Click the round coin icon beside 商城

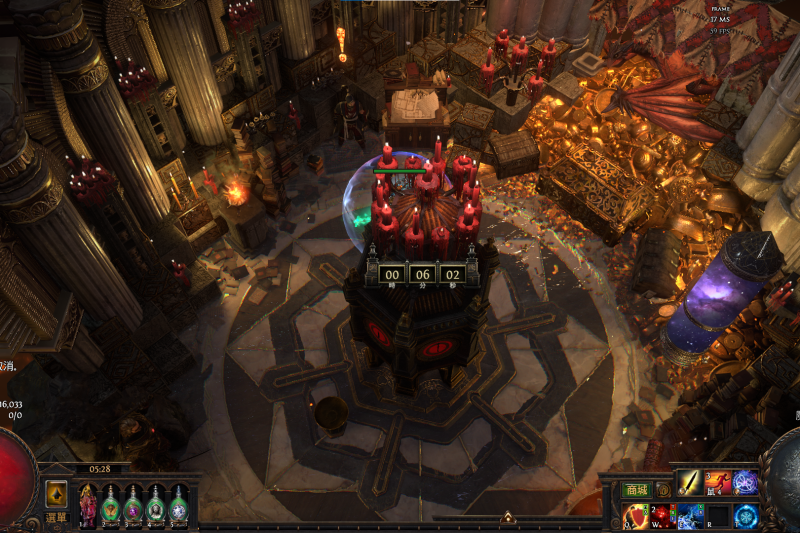pos(663,490)
